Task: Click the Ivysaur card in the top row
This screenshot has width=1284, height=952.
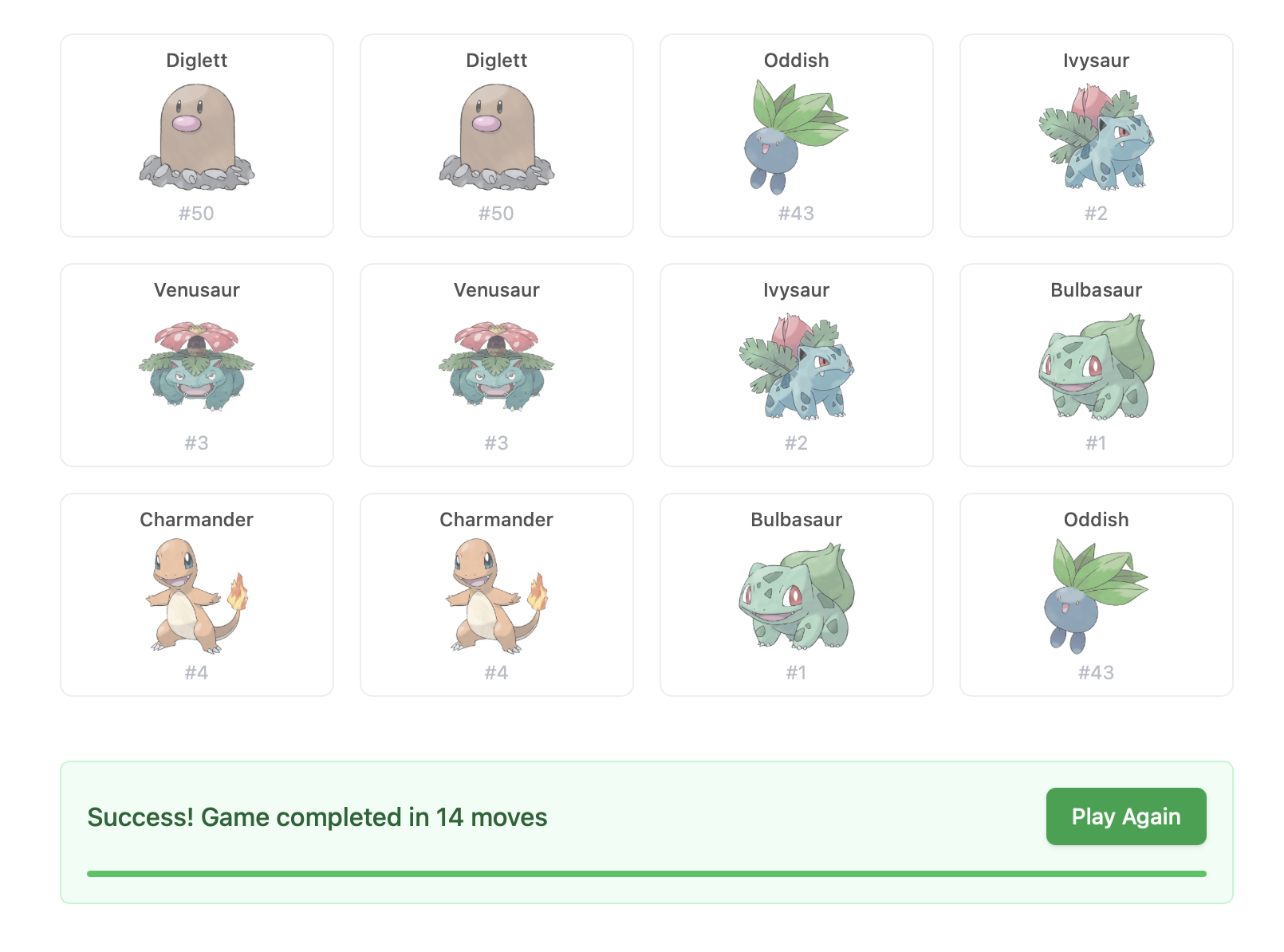Action: [1096, 134]
